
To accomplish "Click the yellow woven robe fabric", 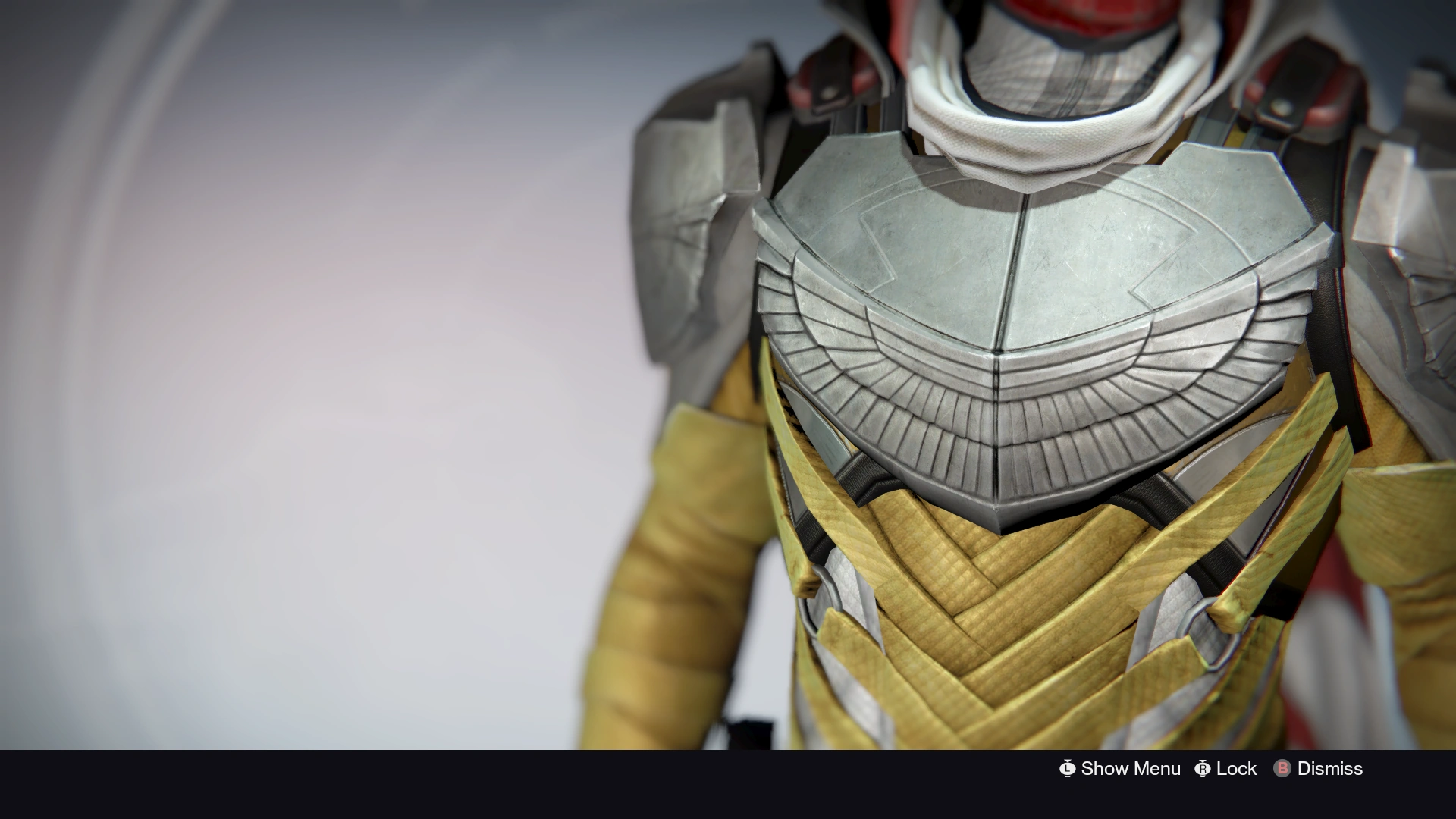I will click(x=986, y=629).
